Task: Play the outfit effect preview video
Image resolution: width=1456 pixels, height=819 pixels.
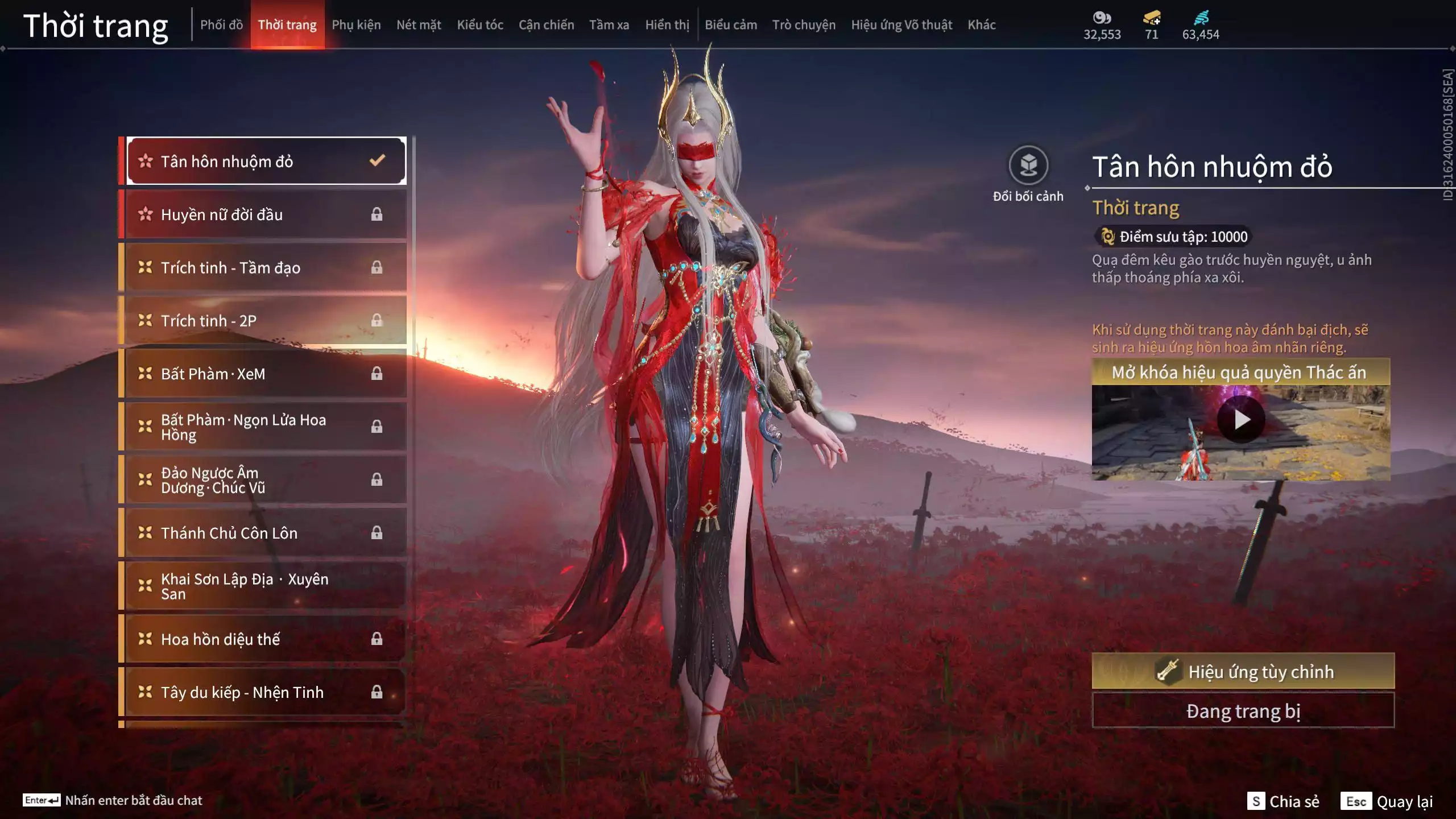Action: point(1241,420)
